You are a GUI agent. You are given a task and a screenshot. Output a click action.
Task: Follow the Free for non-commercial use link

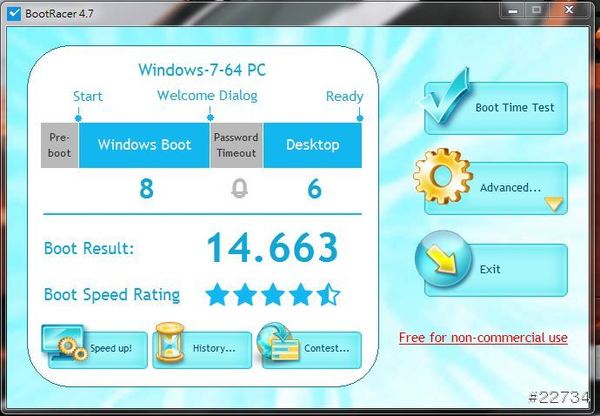[x=483, y=338]
